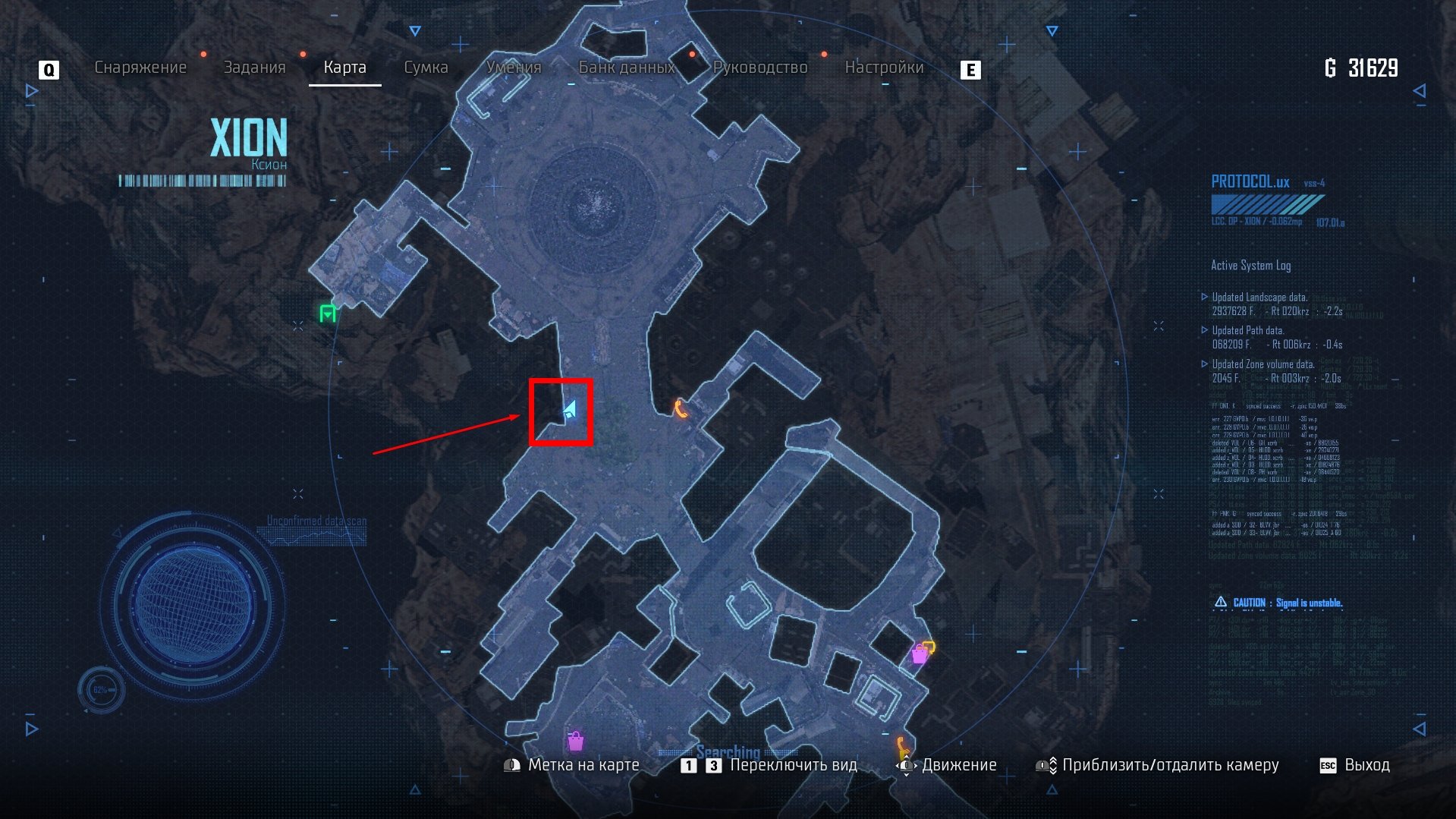
Task: Go to the Умения tab
Action: pos(514,68)
